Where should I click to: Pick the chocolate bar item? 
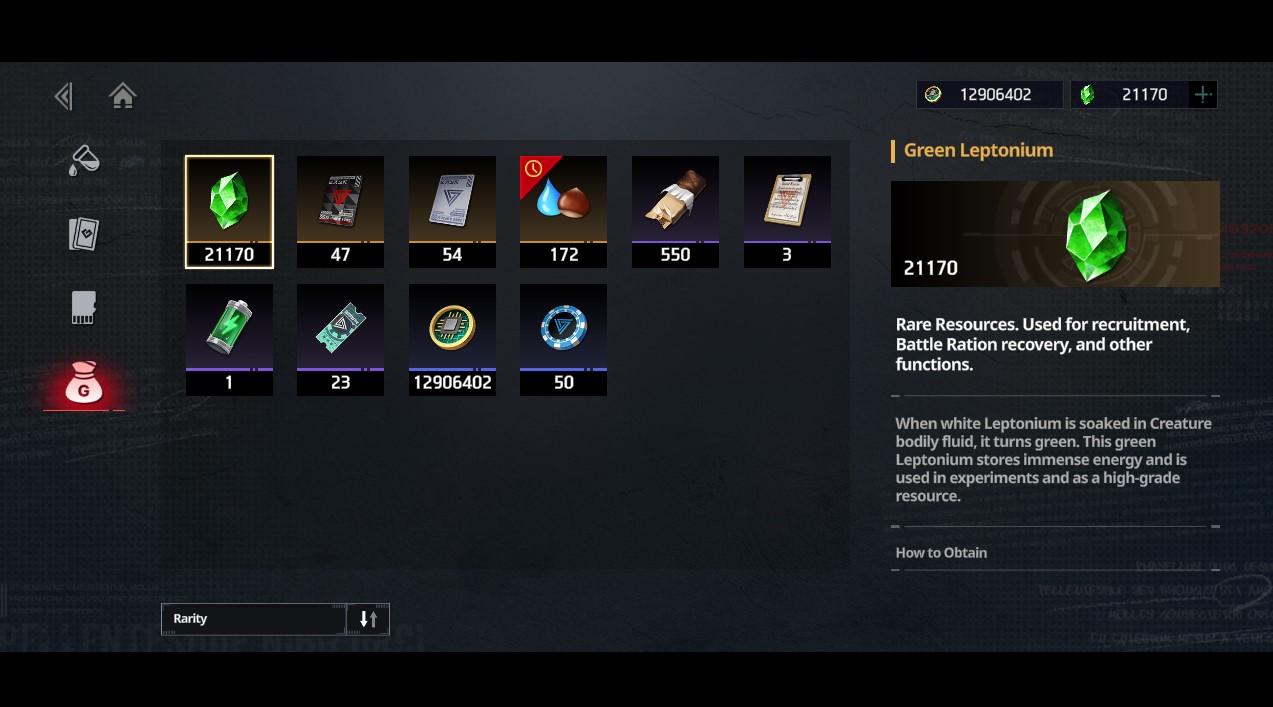coord(675,211)
